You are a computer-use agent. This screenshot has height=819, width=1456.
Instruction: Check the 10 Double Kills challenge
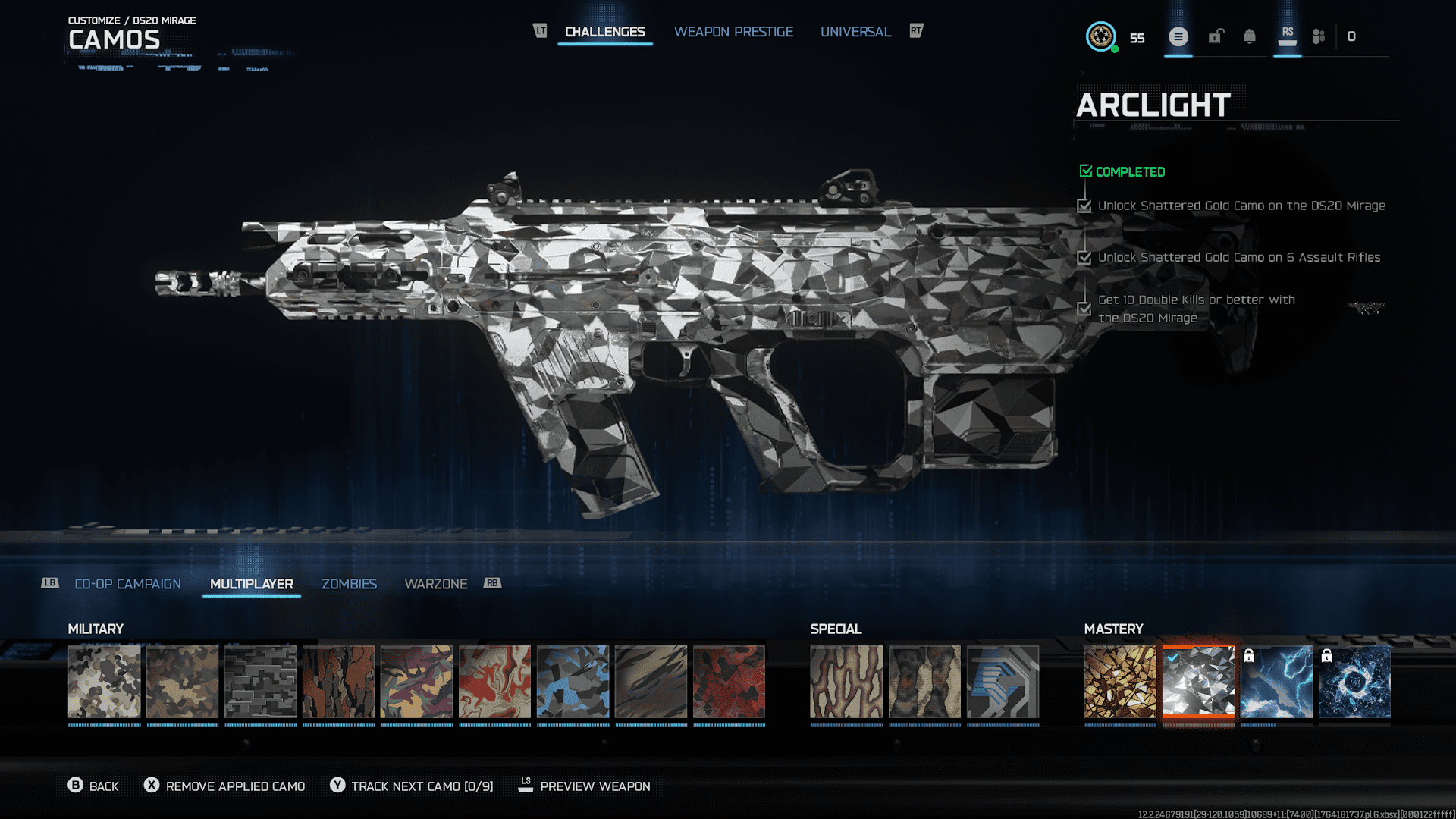pos(1084,308)
